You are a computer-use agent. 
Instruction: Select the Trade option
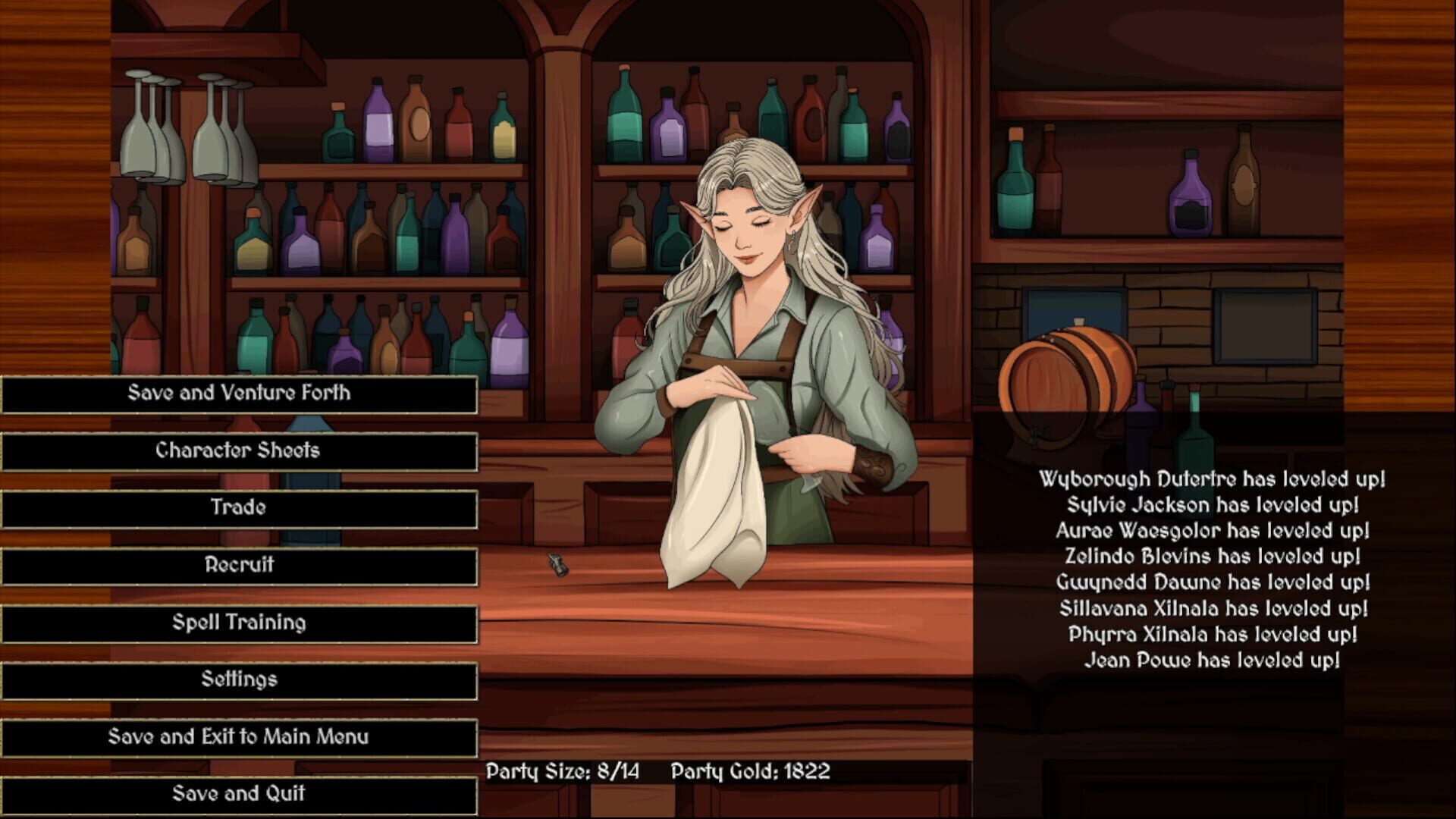(238, 508)
